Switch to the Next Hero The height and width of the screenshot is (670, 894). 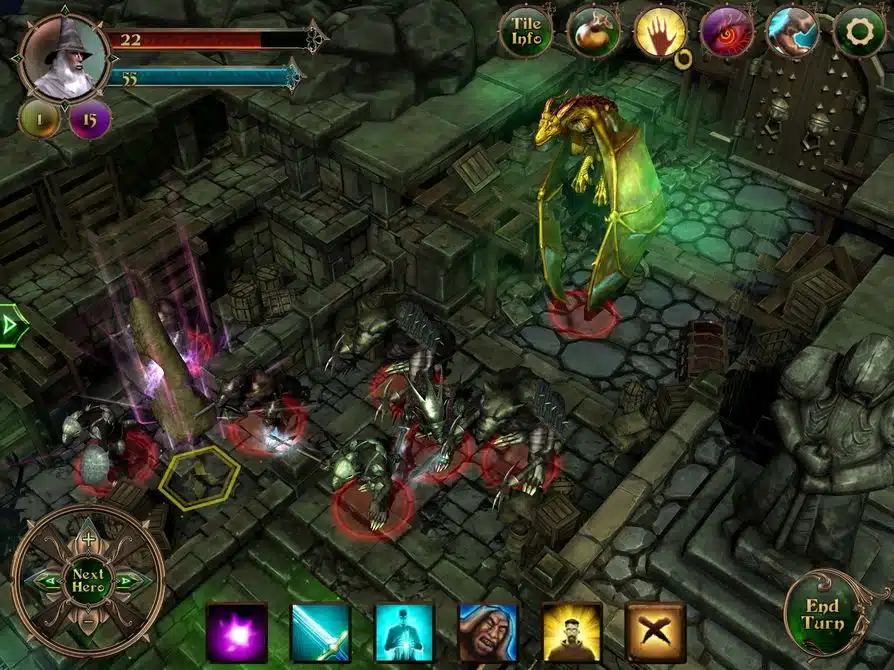(x=88, y=580)
